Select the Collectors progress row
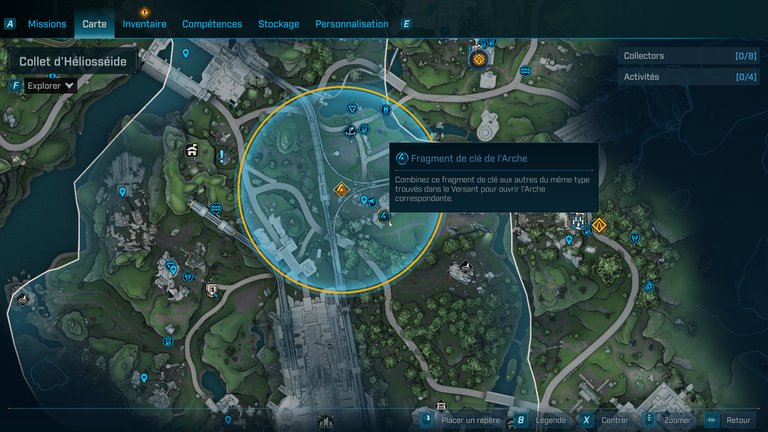The width and height of the screenshot is (768, 432). 689,56
